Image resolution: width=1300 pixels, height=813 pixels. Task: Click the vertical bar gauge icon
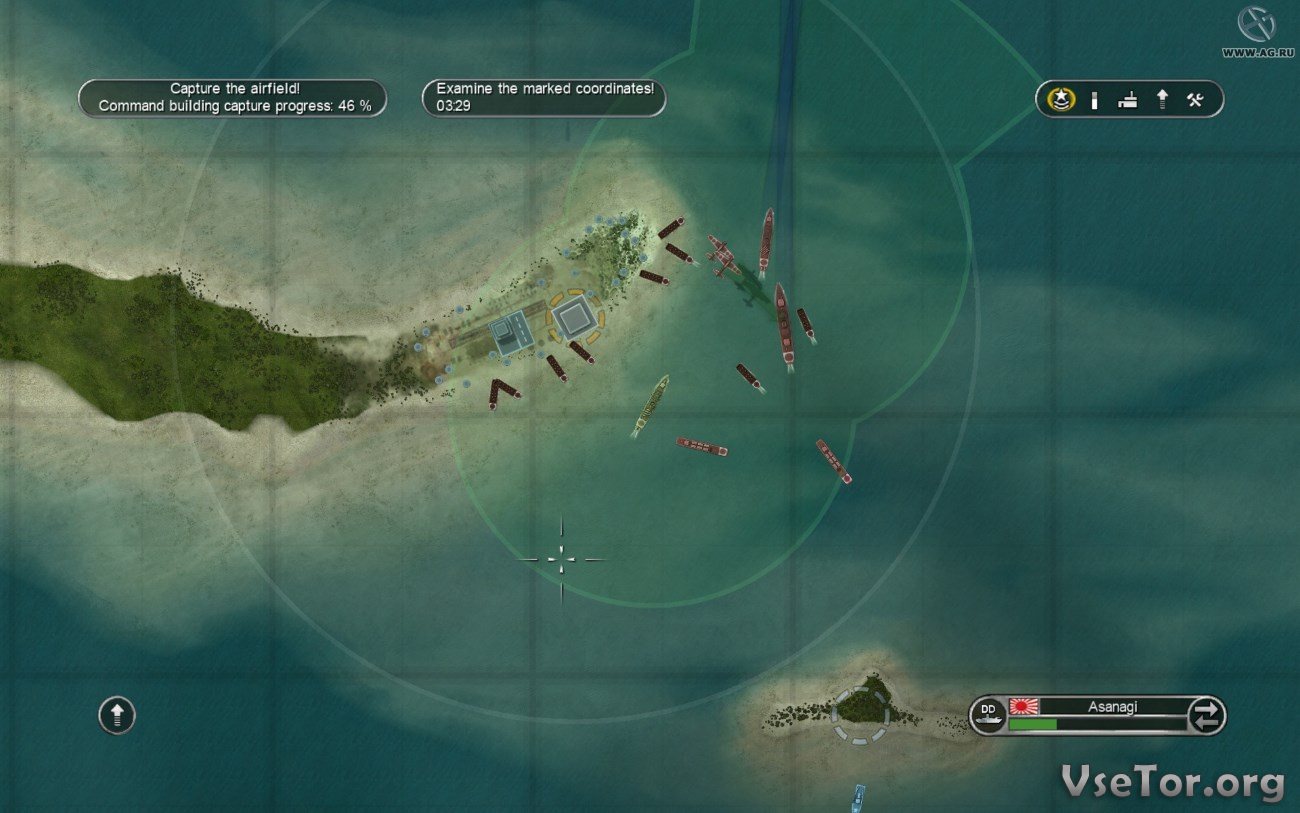coord(1095,99)
